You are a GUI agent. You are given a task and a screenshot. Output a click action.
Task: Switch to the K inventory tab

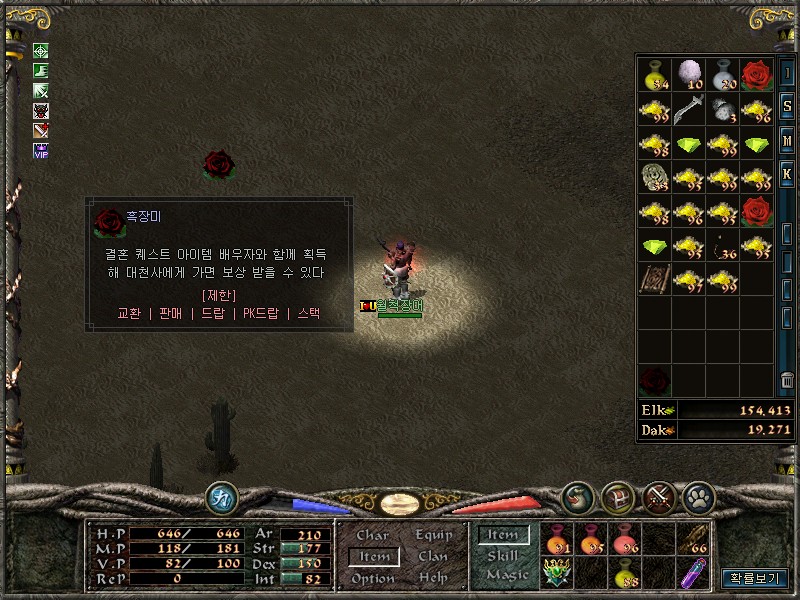(787, 174)
